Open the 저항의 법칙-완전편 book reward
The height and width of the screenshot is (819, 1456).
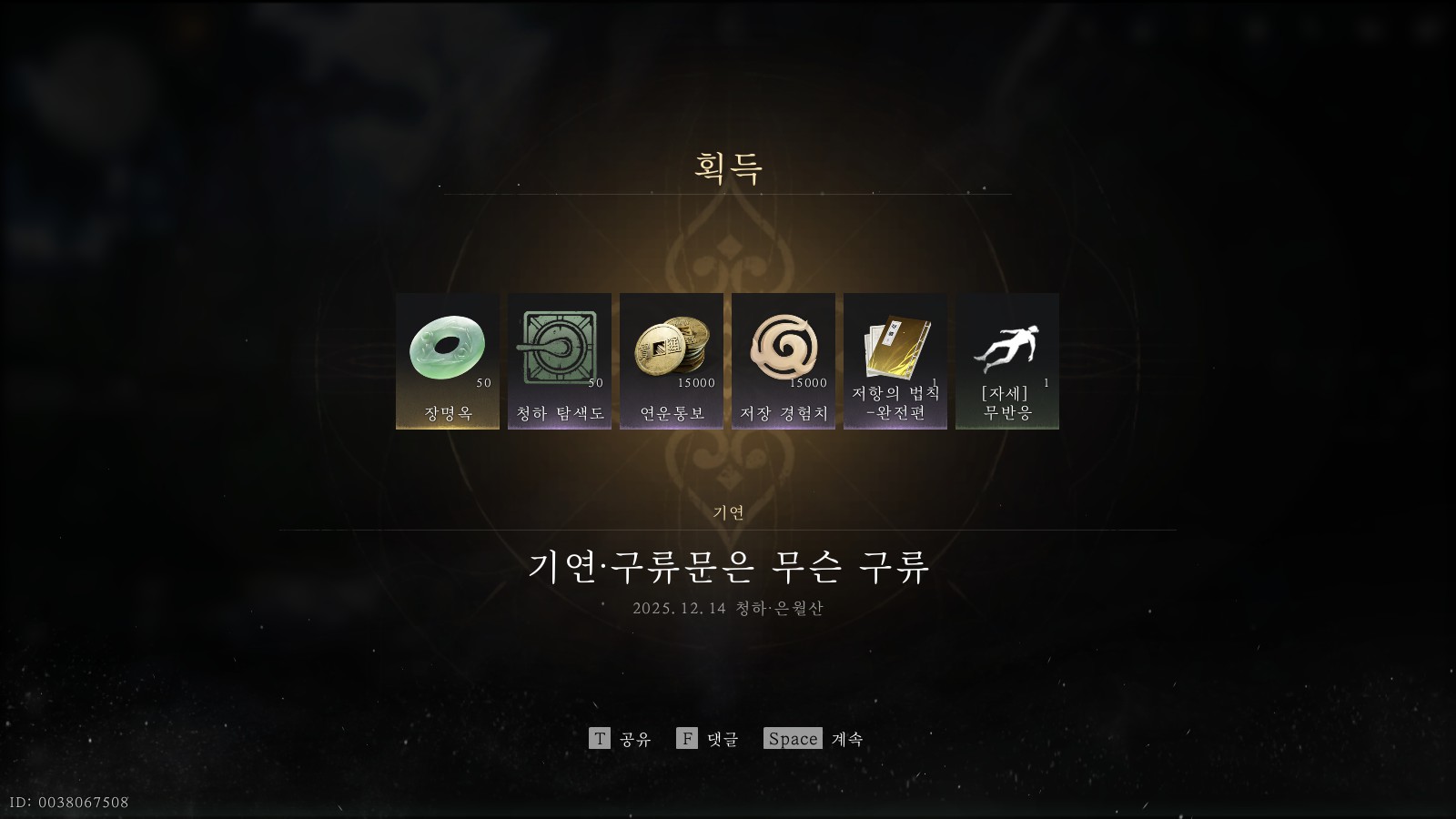(x=895, y=360)
